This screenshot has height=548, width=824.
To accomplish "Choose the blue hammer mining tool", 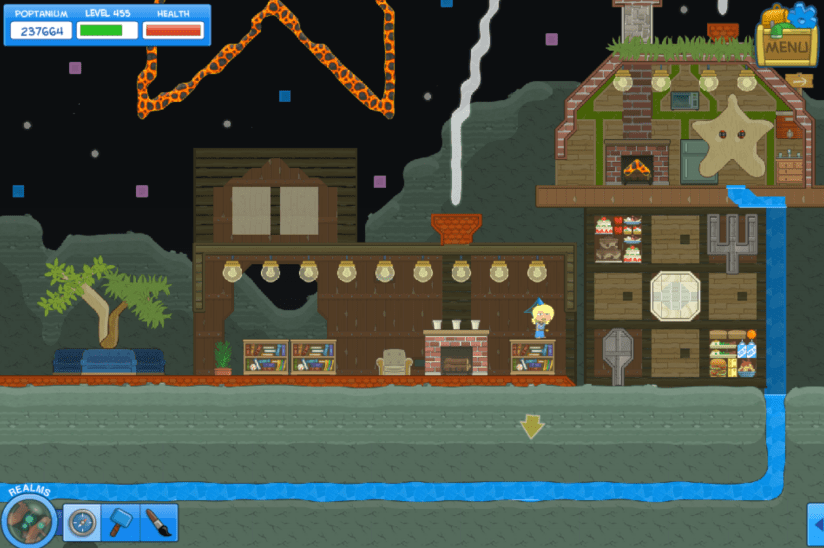I will (120, 522).
